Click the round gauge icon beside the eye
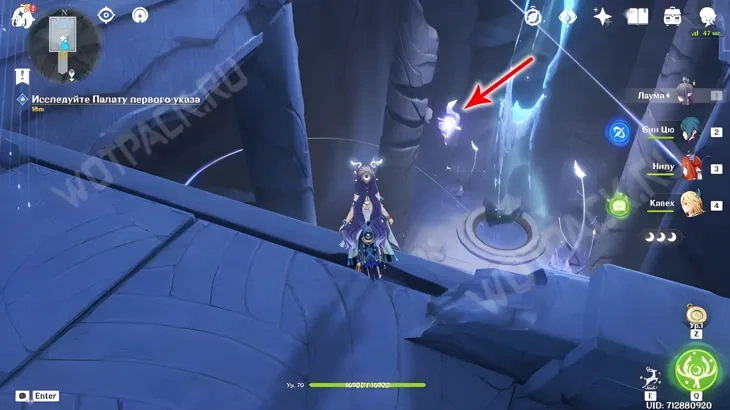This screenshot has height=410, width=730. (140, 16)
